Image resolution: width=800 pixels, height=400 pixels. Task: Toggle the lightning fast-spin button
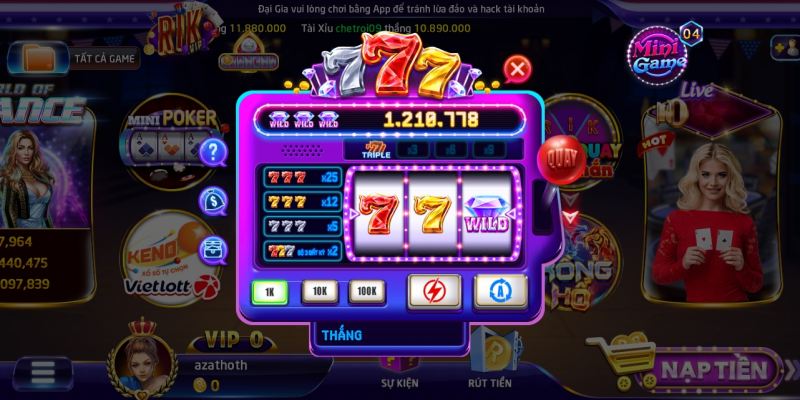[434, 291]
